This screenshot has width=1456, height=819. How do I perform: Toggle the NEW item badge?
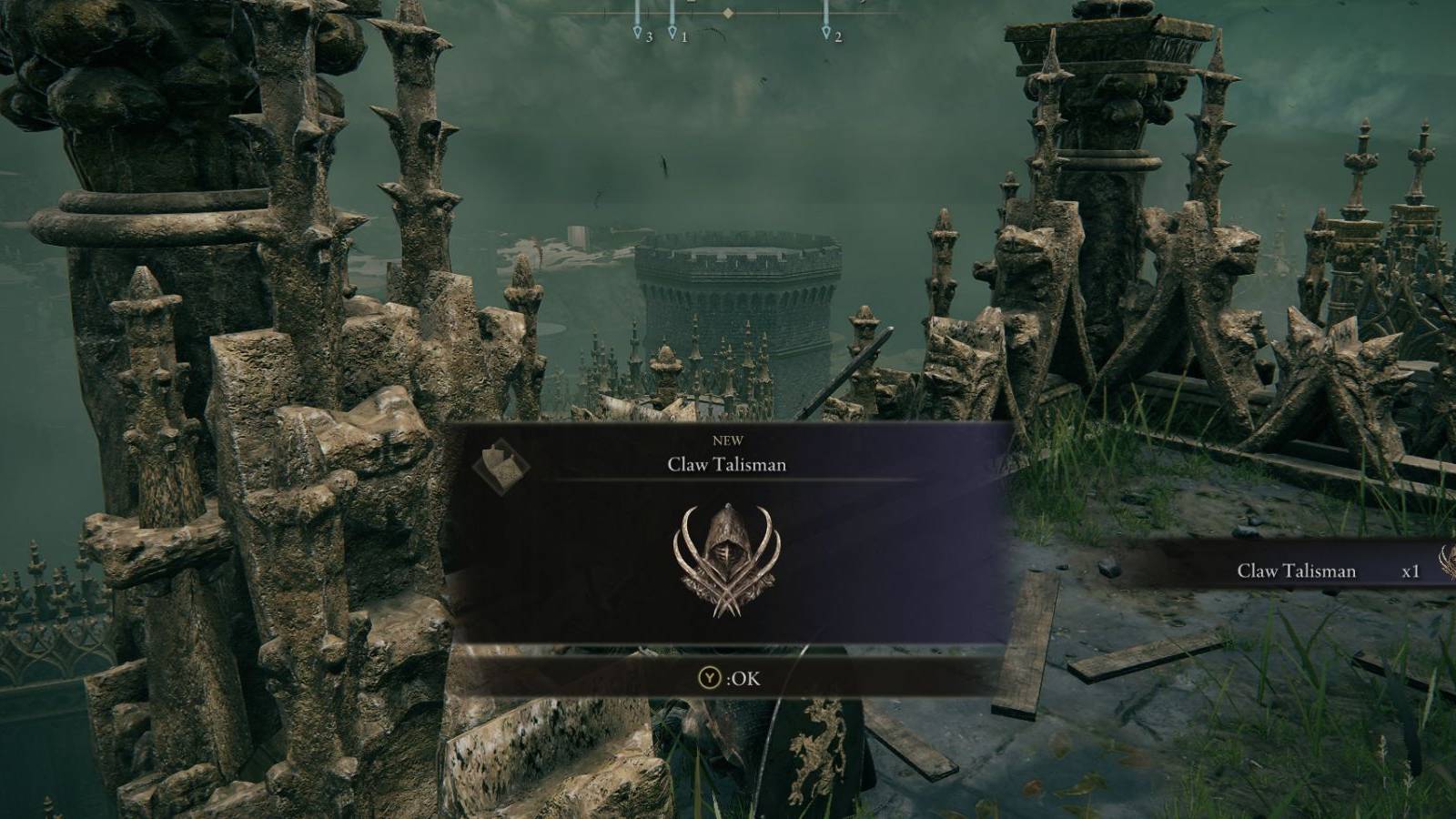728,440
